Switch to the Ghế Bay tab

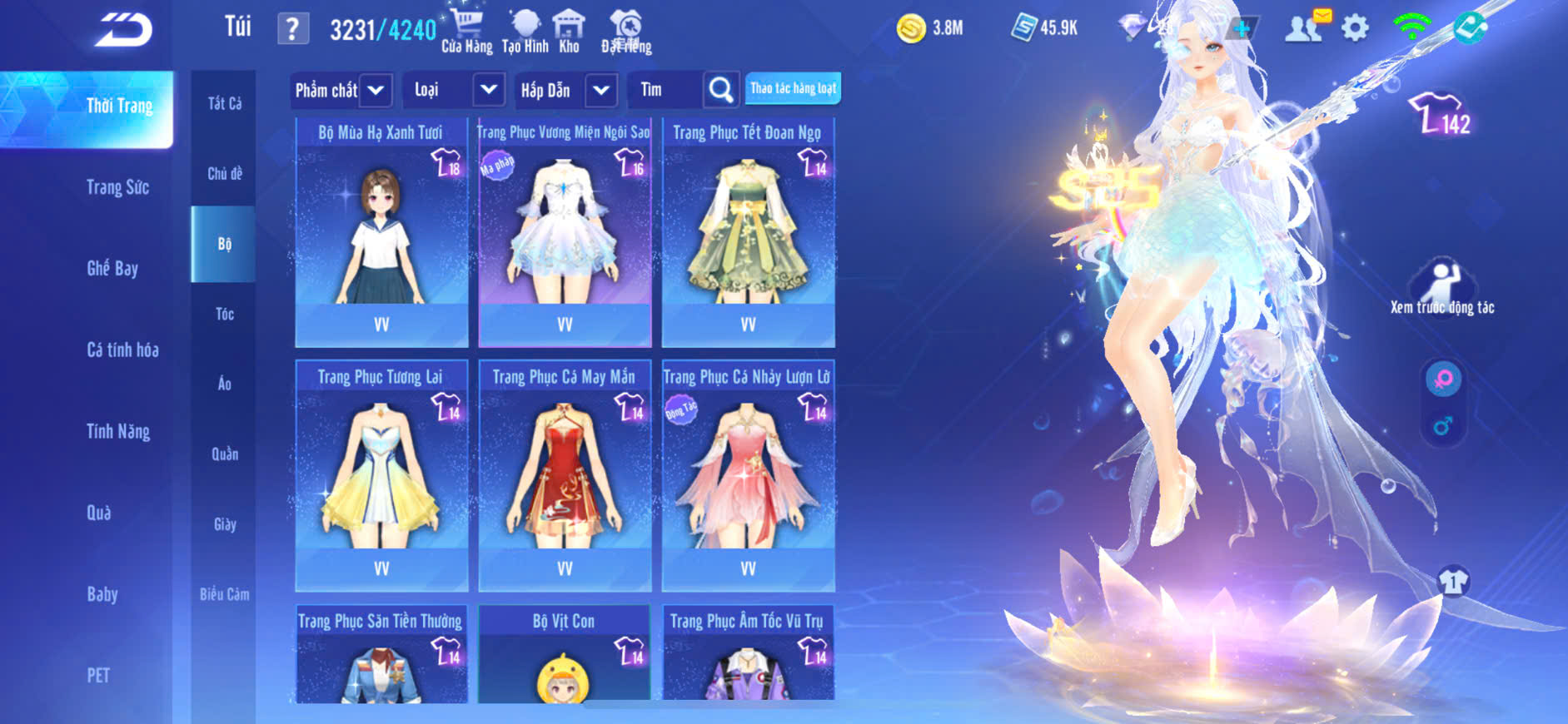click(x=112, y=268)
